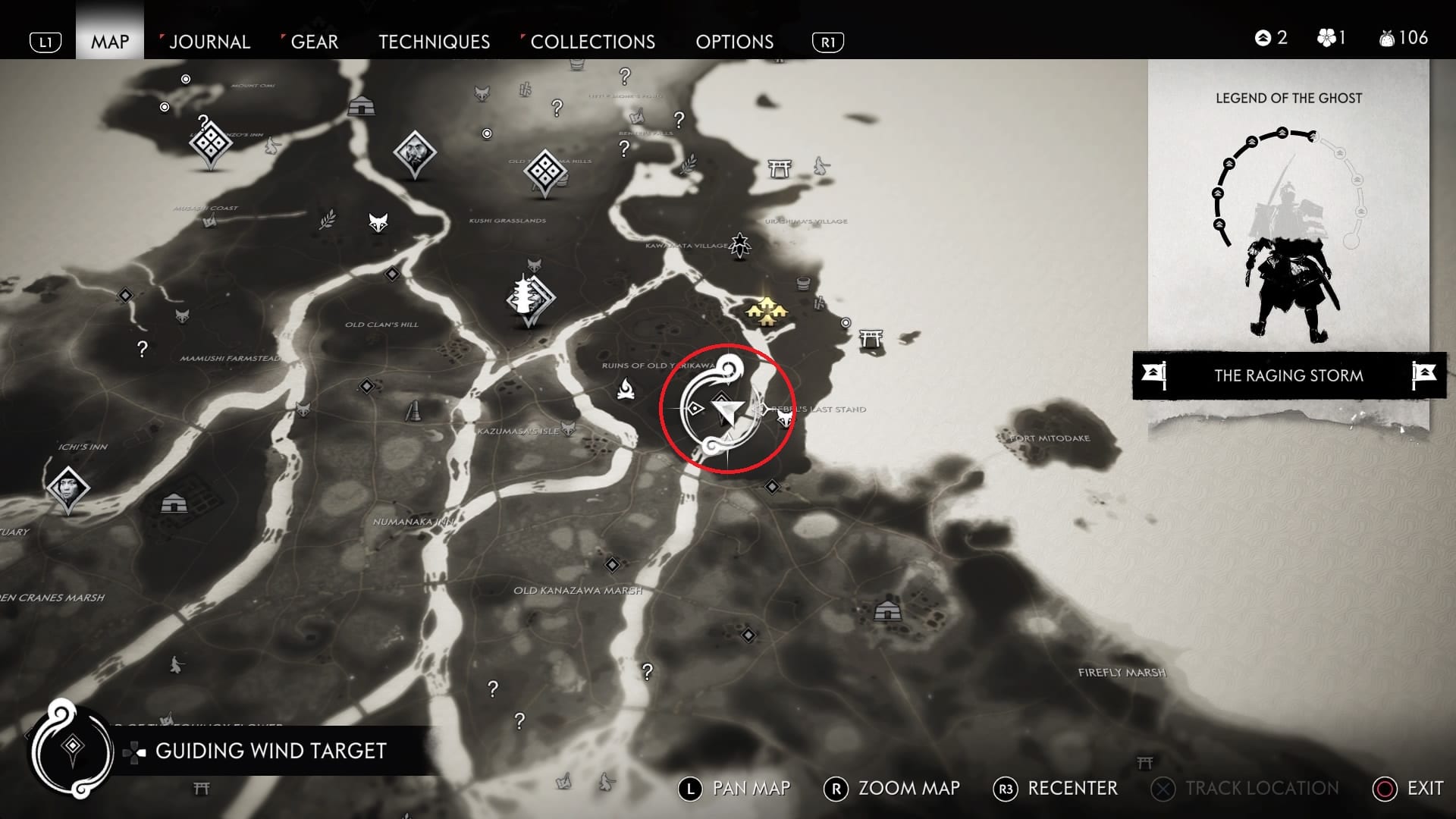Screen dimensions: 1456x819
Task: Open The Raging Storm legend banner
Action: click(1288, 375)
